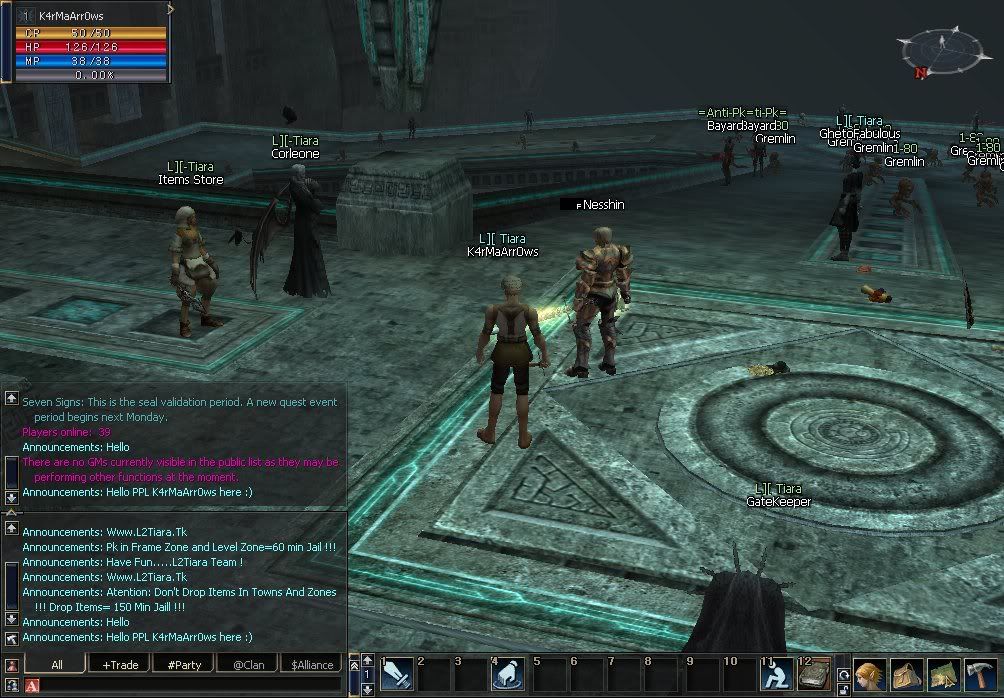Screen dimensions: 1004x698
Task: Open the inventory bag icon
Action: click(x=906, y=675)
